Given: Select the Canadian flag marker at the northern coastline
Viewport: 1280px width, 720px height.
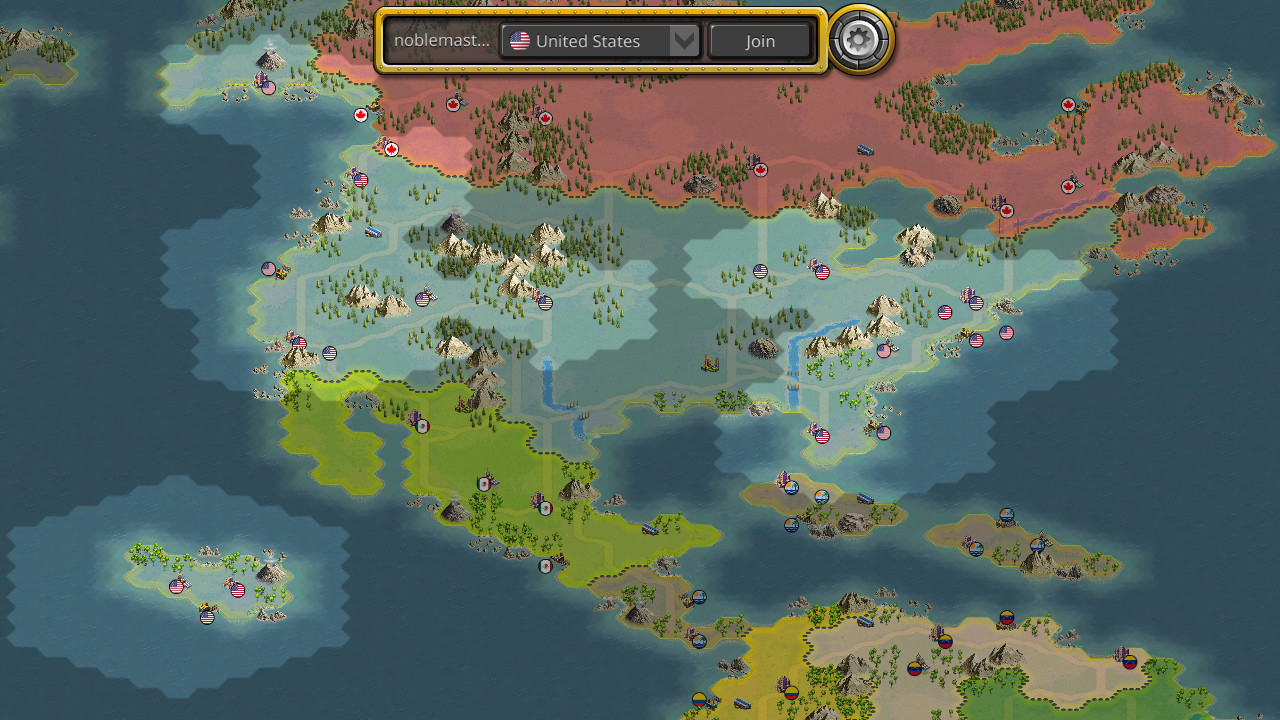Looking at the screenshot, I should point(360,115).
